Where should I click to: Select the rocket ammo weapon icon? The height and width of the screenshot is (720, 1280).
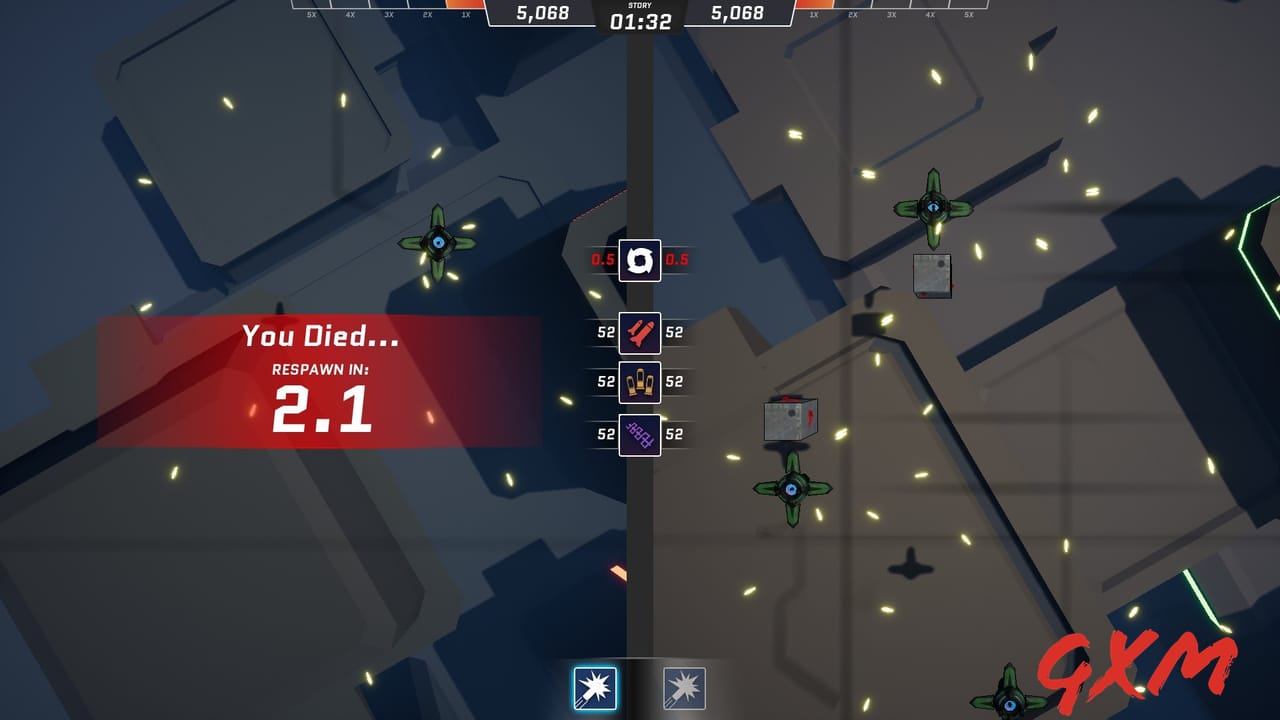click(641, 332)
